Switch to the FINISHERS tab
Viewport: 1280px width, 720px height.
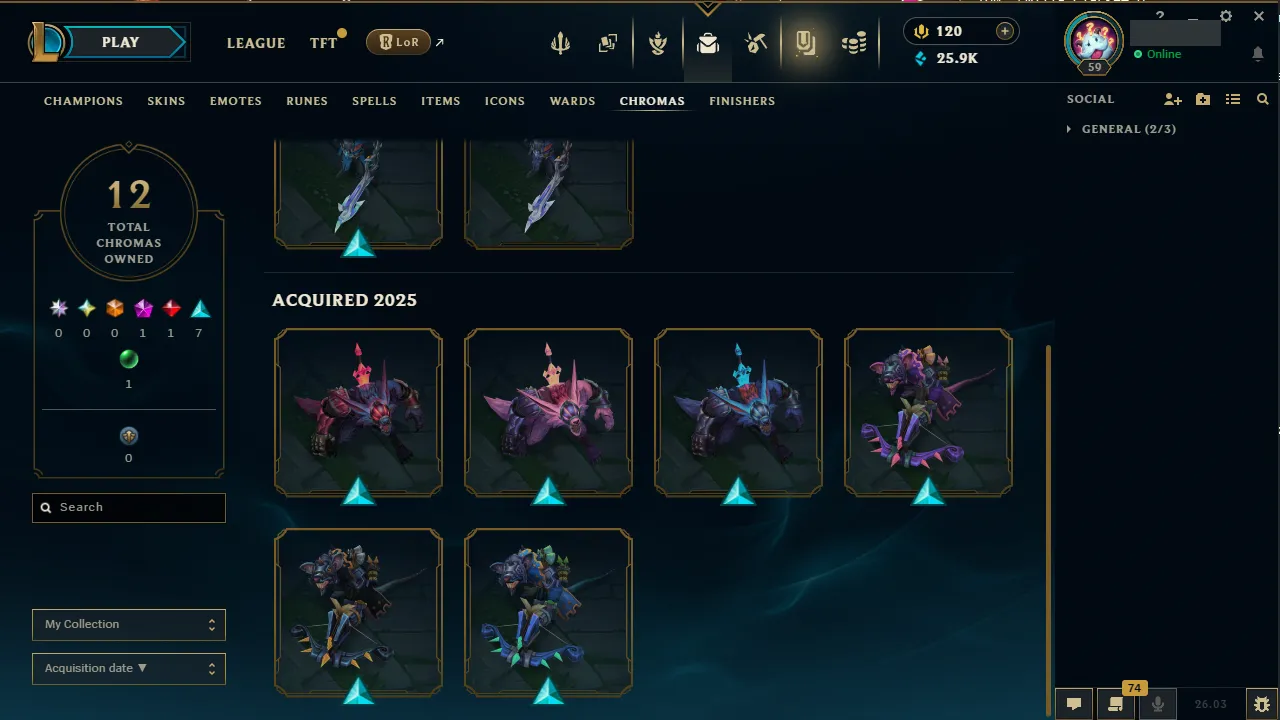coord(742,101)
